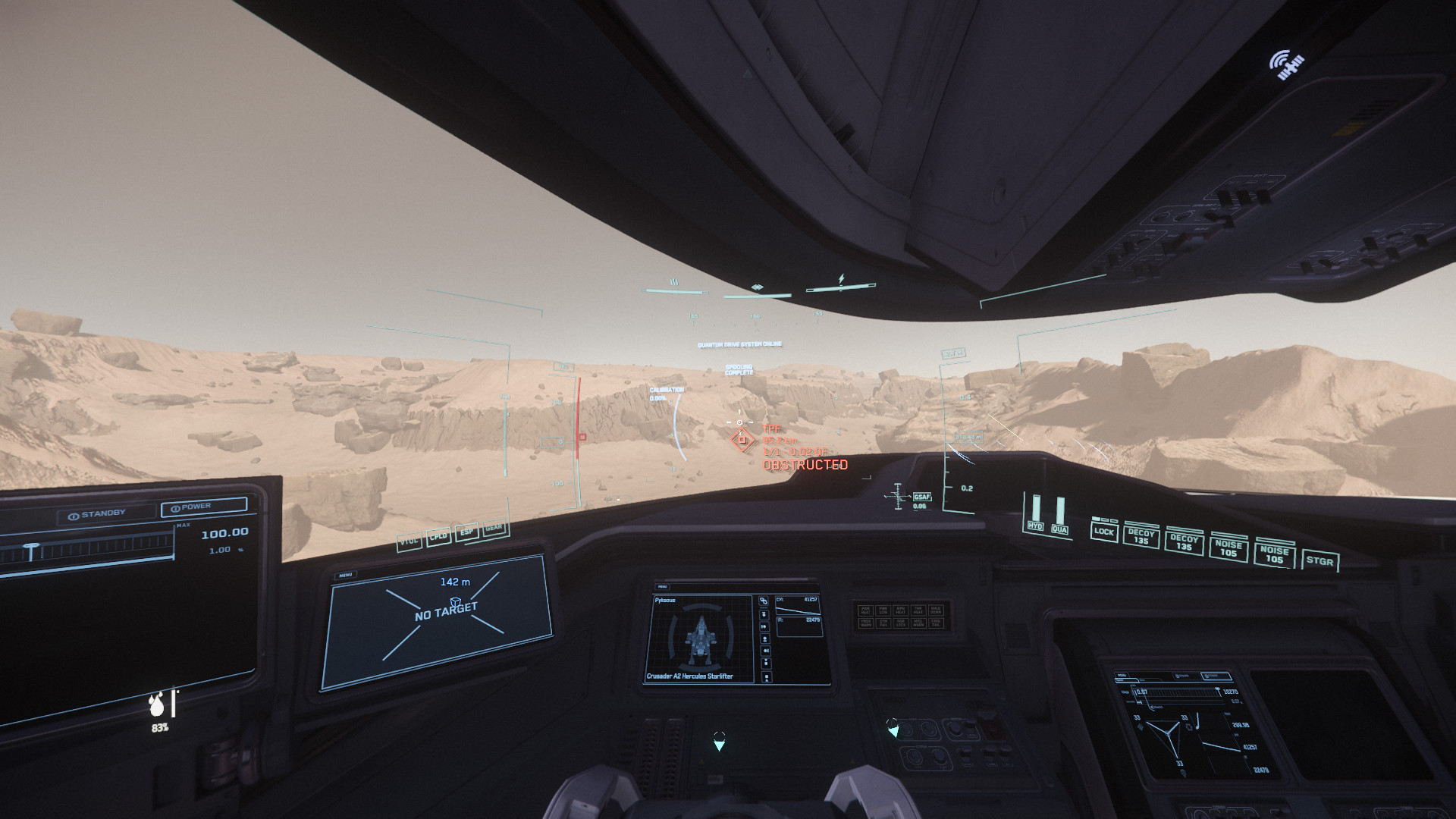The height and width of the screenshot is (819, 1456).
Task: Toggle the Power button on left display
Action: 203,507
